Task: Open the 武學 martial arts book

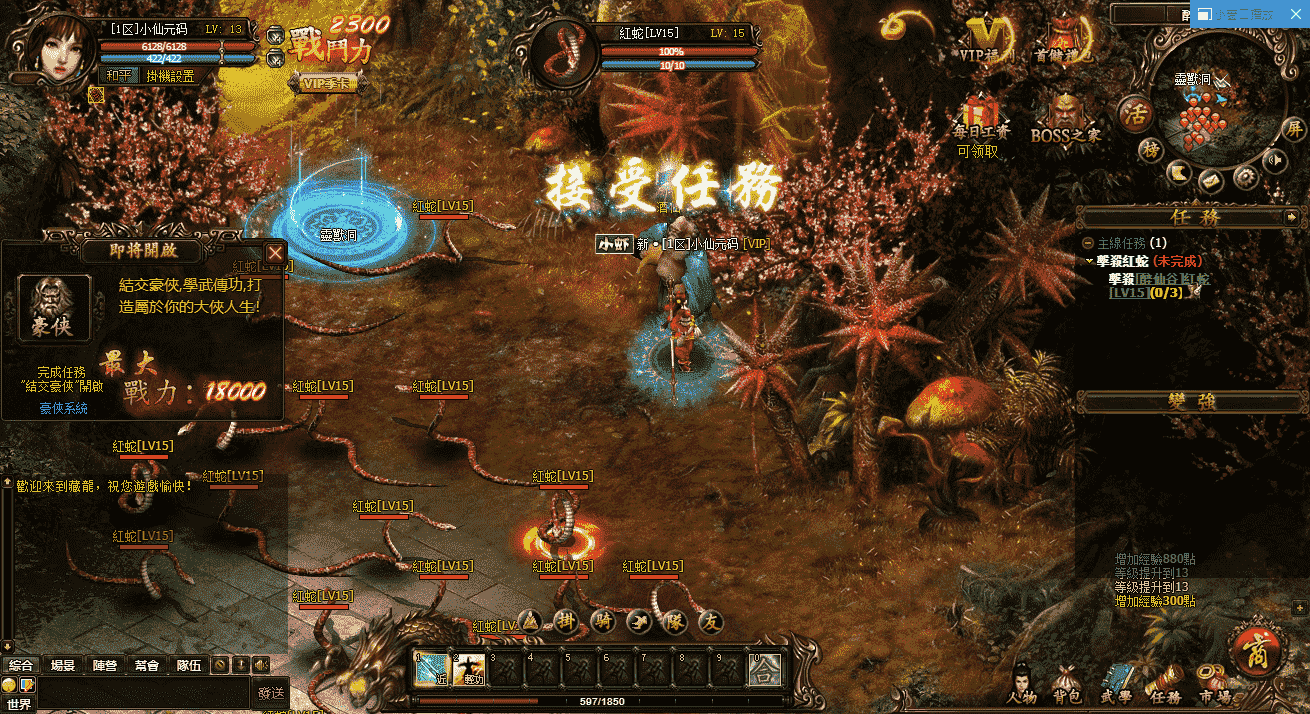Action: [x=1116, y=686]
